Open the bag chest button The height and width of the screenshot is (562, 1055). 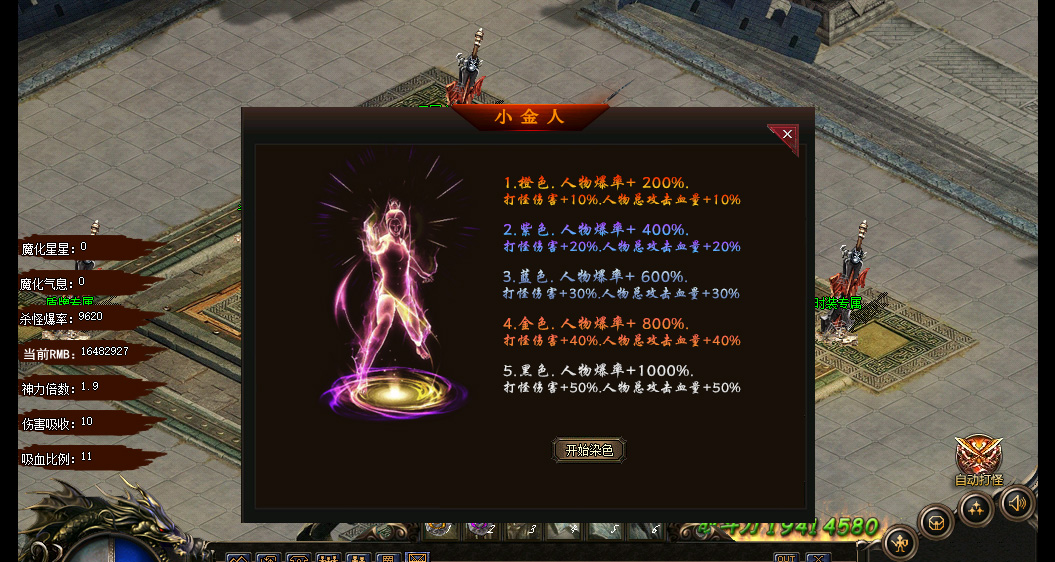pos(936,522)
